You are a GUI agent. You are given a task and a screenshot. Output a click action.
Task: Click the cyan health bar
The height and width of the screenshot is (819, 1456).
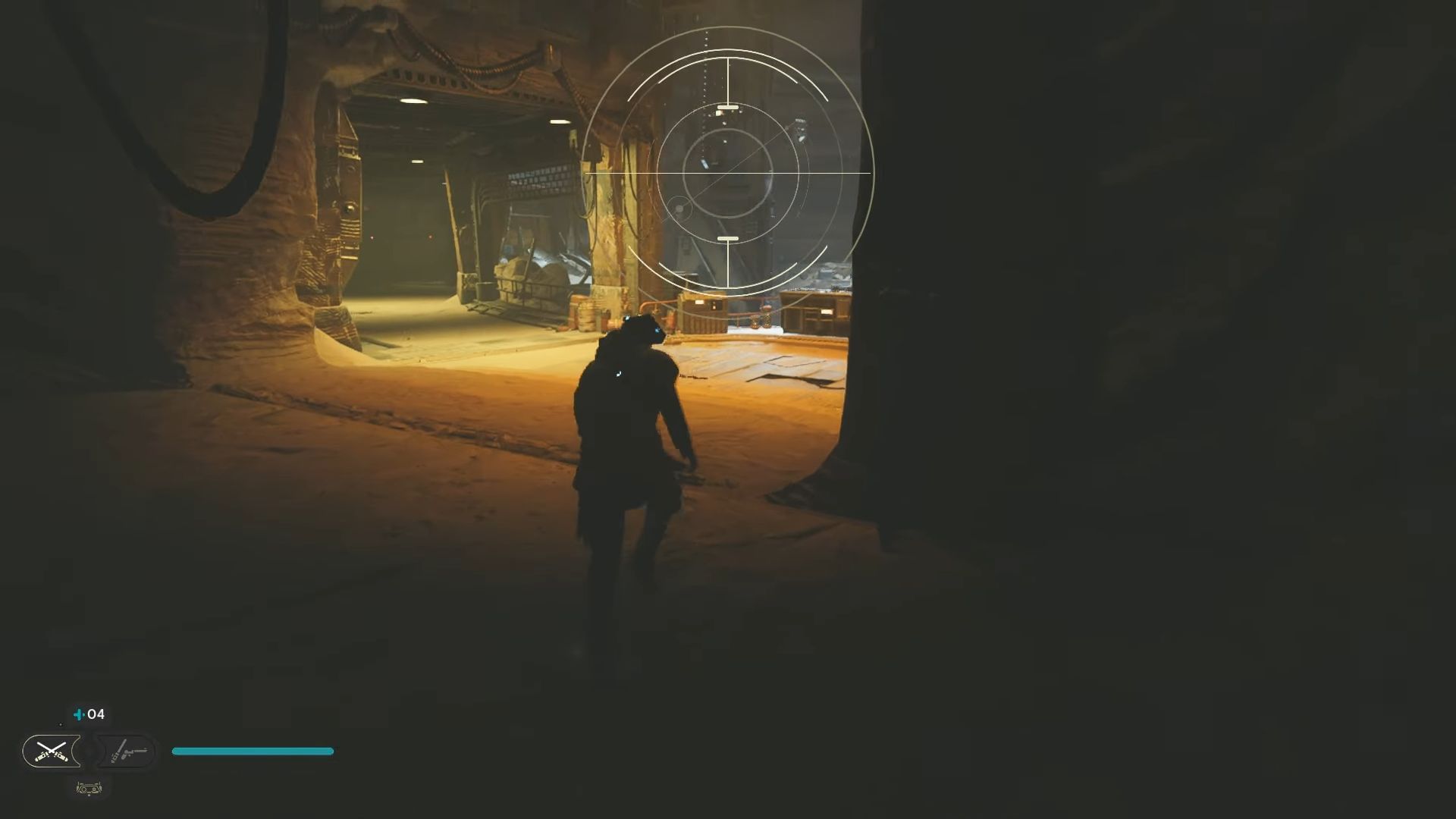point(253,751)
